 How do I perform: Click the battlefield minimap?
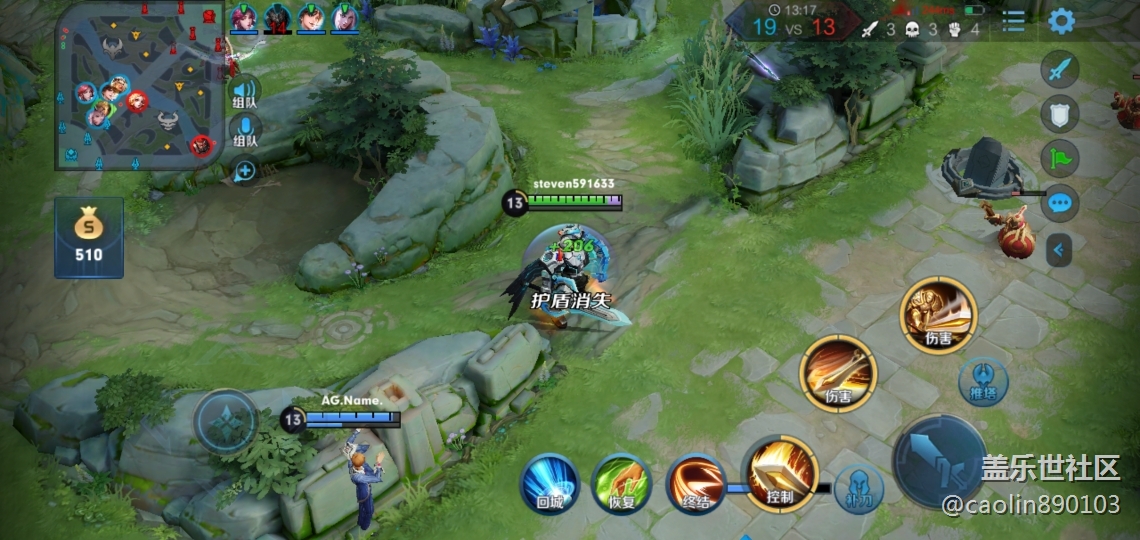[x=139, y=86]
